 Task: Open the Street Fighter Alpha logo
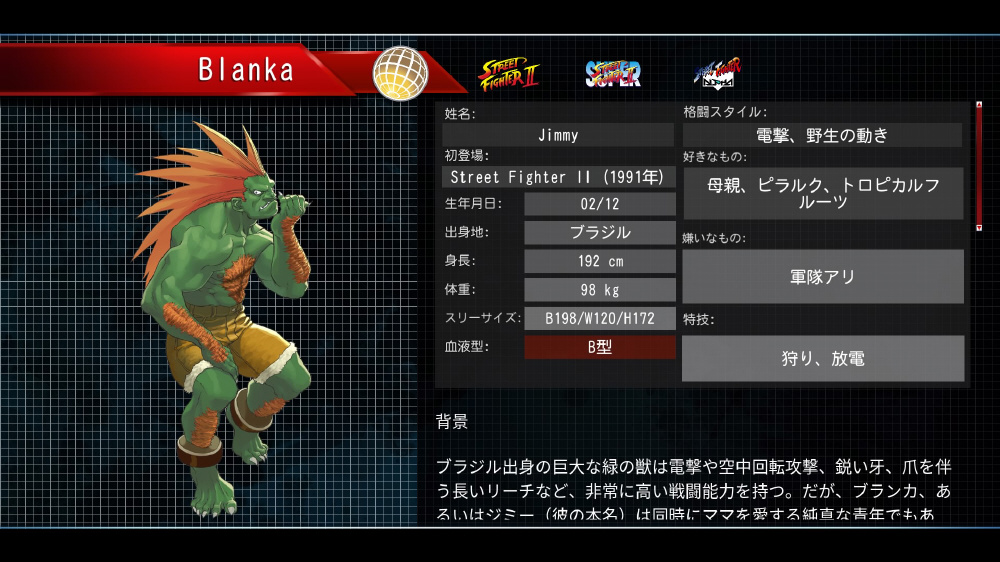(x=718, y=73)
